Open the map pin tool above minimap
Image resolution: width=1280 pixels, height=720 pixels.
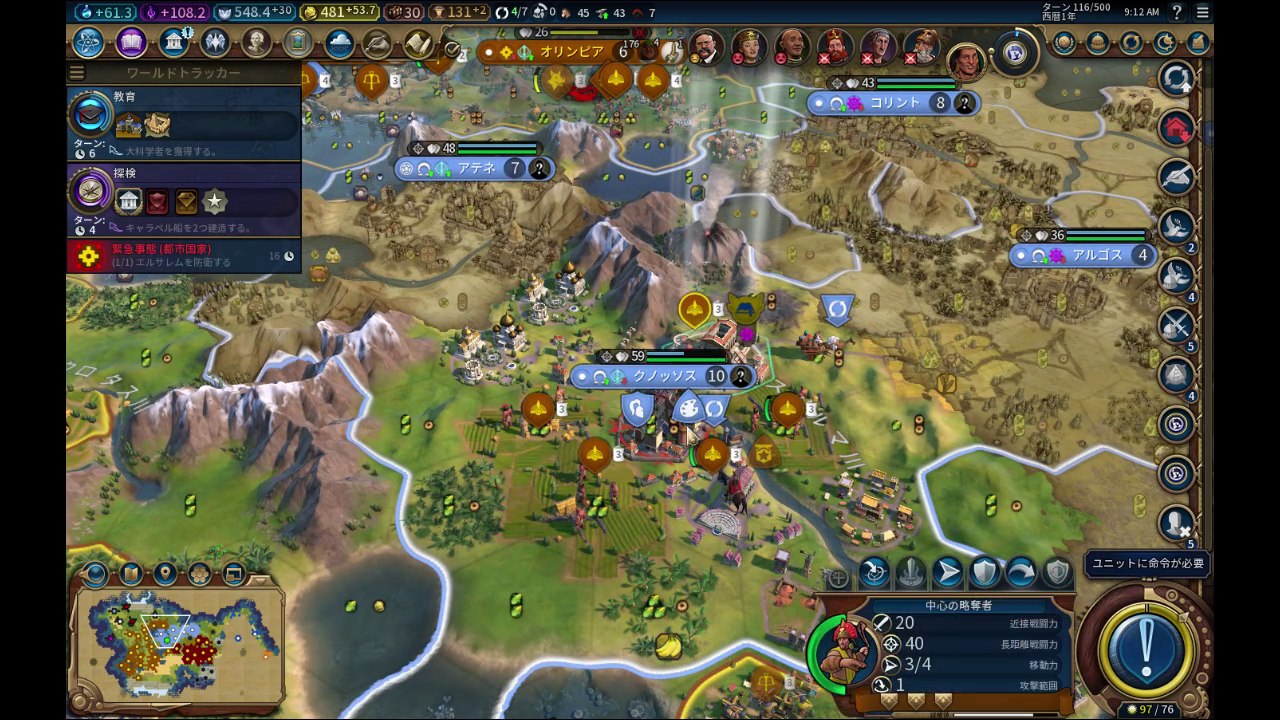coord(165,574)
